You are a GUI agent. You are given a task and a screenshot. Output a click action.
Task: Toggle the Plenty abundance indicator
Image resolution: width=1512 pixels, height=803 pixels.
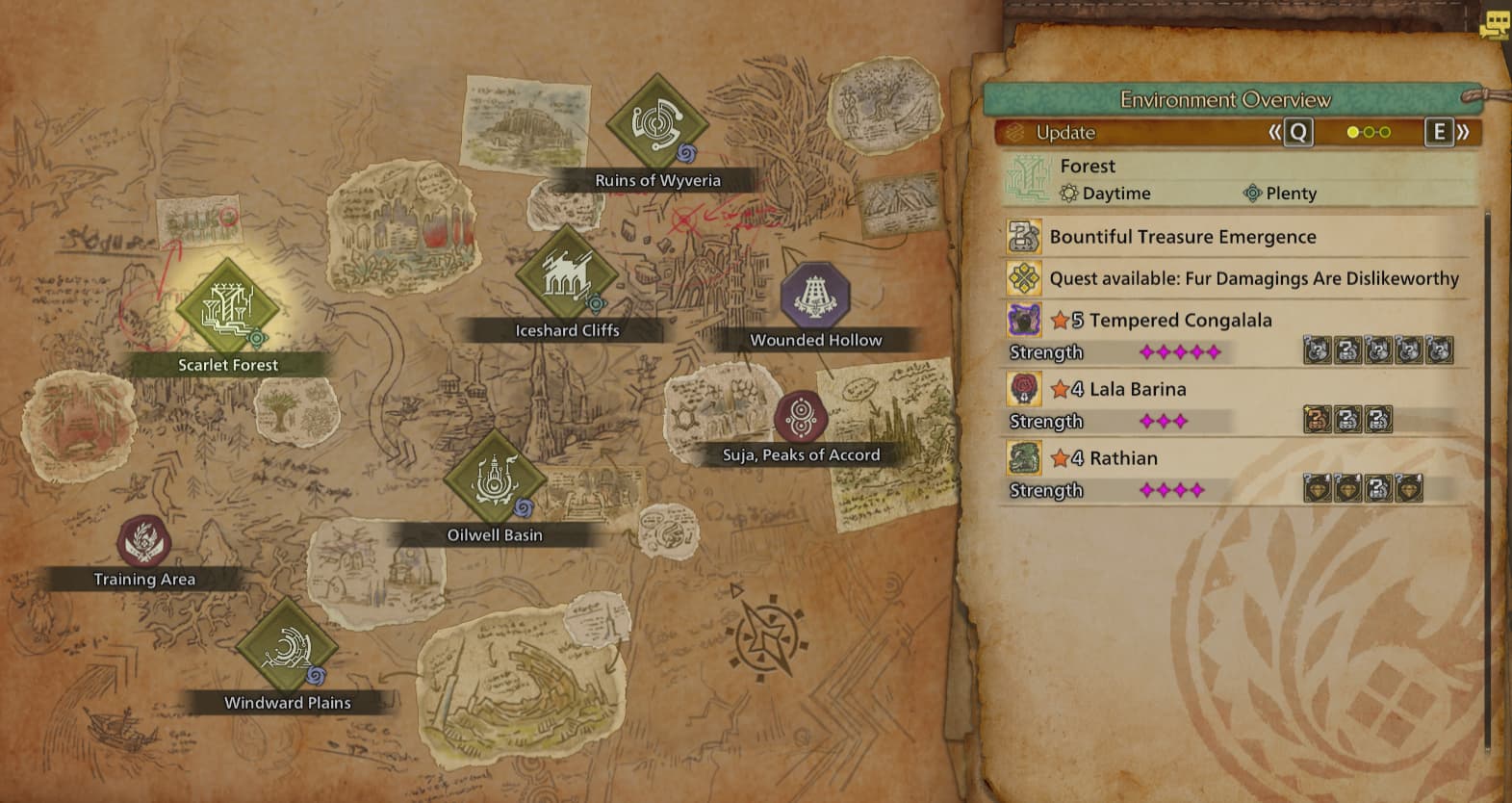1252,193
